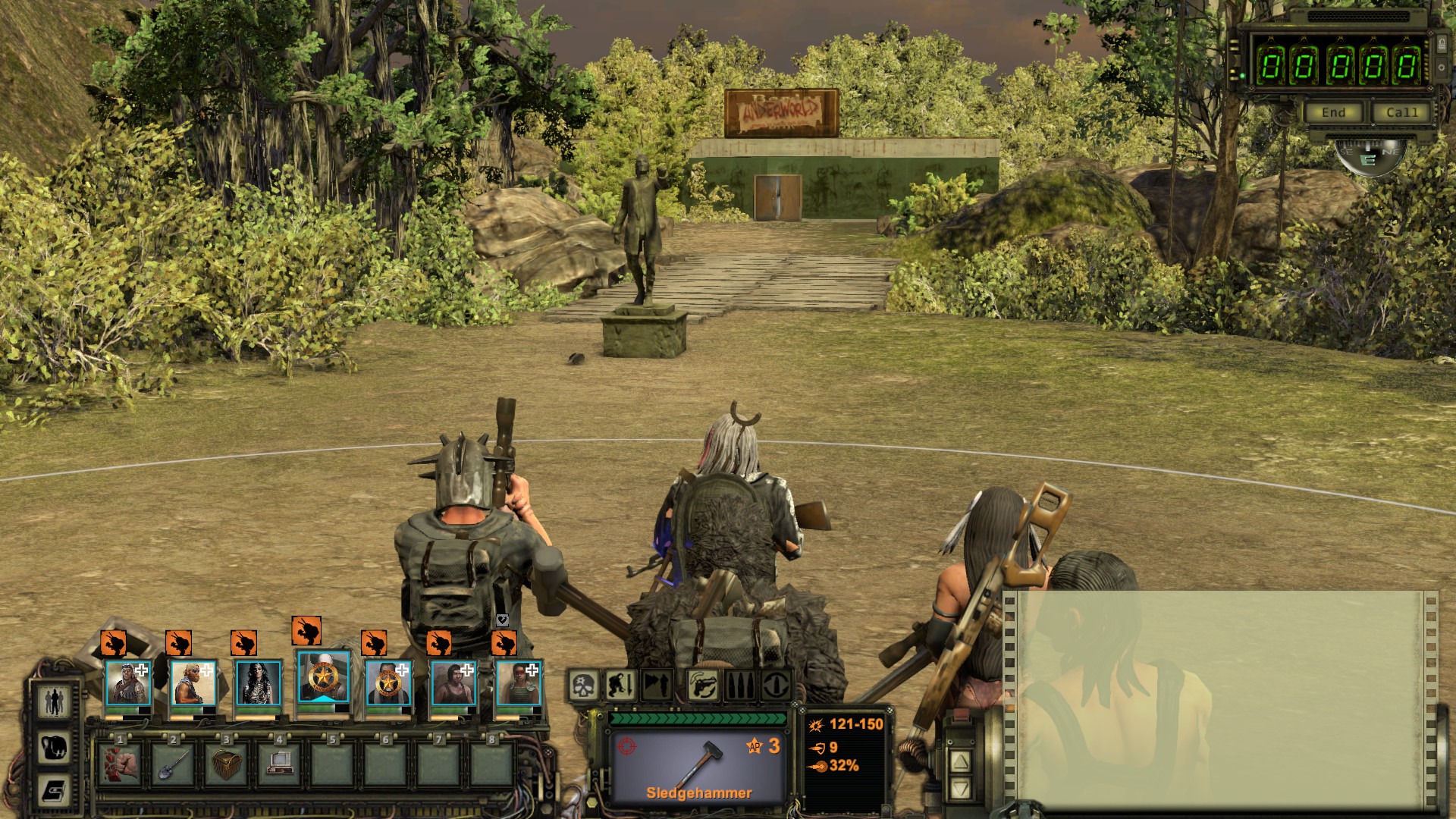Select the shovel in the hotbar

point(174,763)
